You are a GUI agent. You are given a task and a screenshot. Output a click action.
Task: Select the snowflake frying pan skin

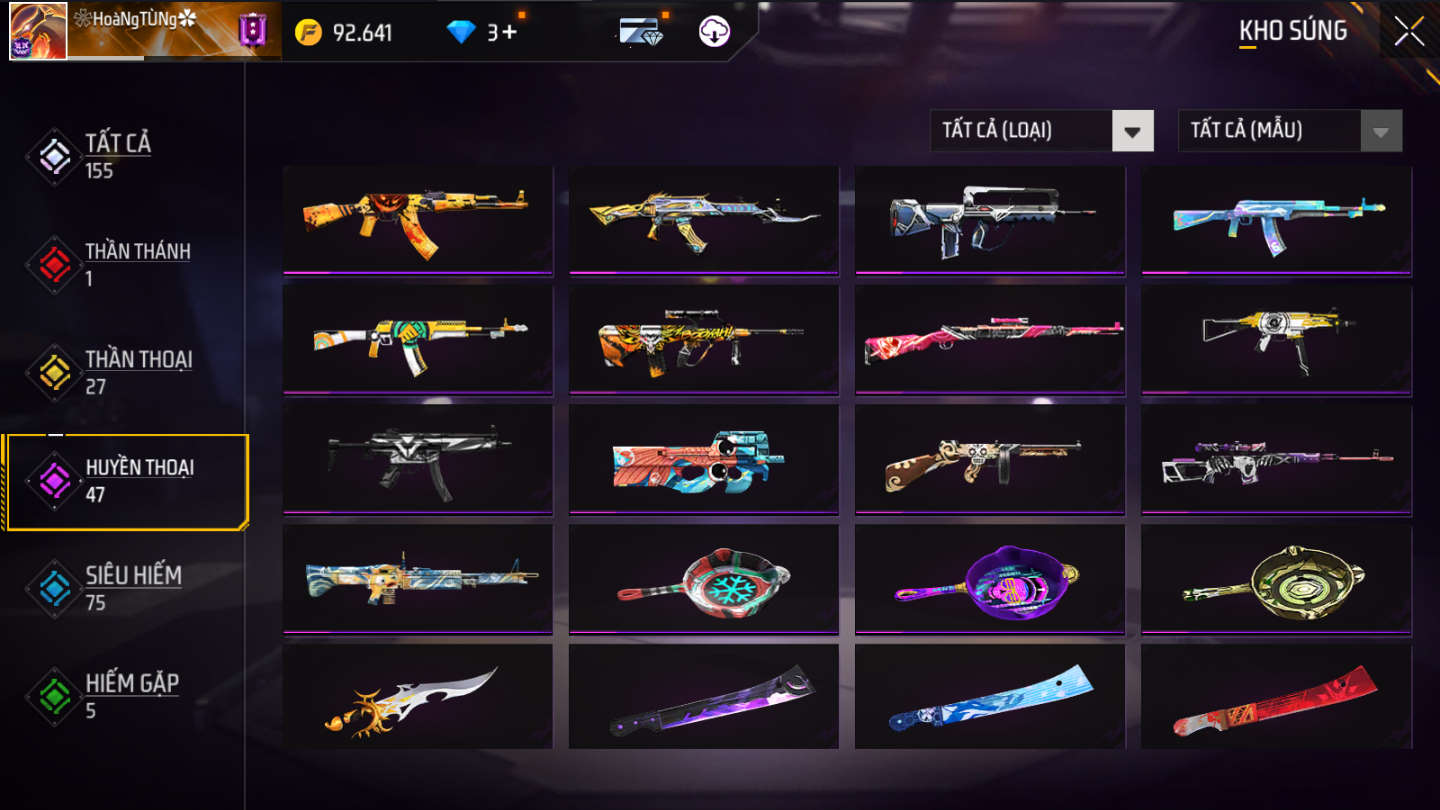tap(704, 579)
